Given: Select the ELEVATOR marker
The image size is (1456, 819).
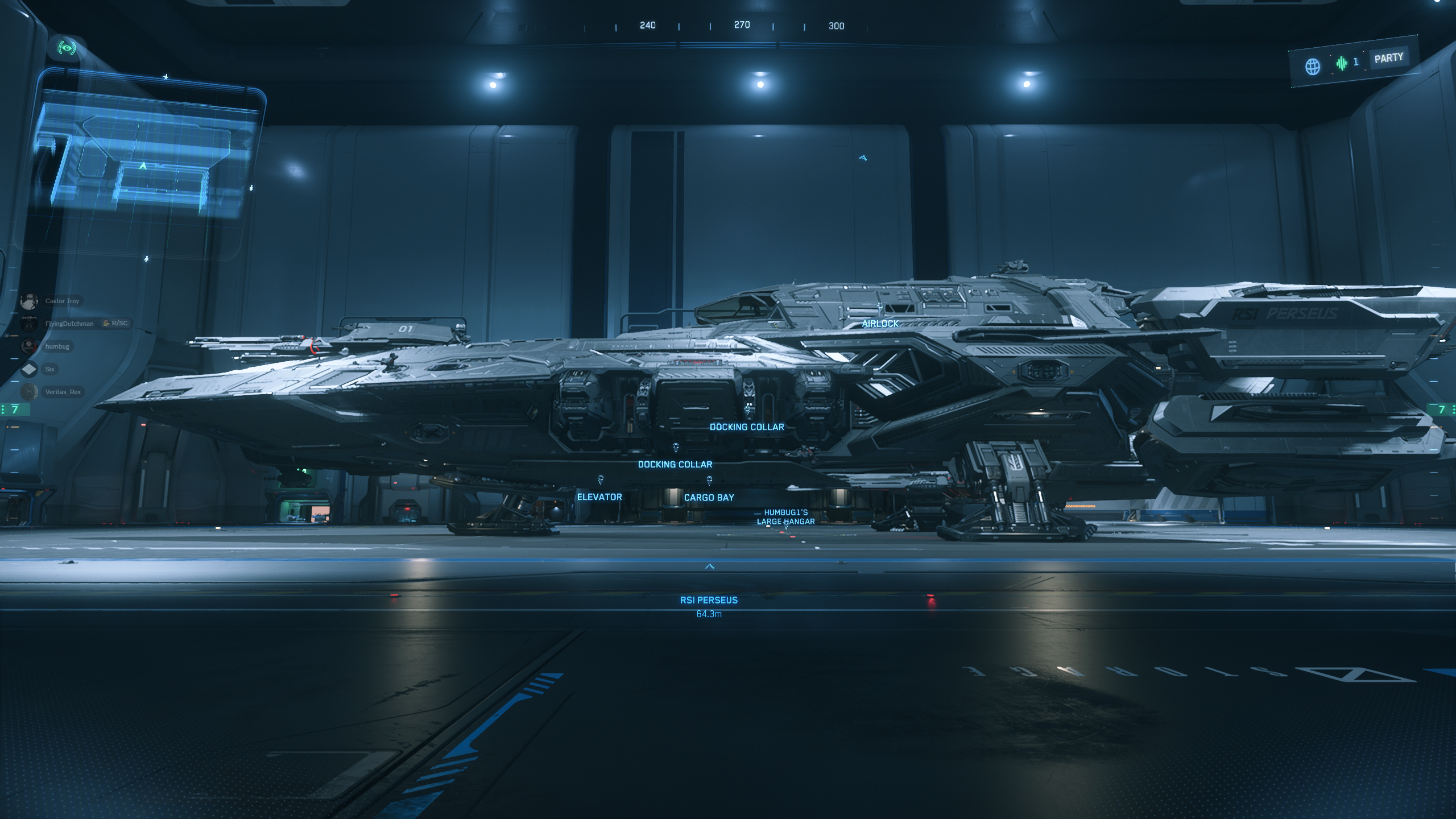Looking at the screenshot, I should pos(599,497).
